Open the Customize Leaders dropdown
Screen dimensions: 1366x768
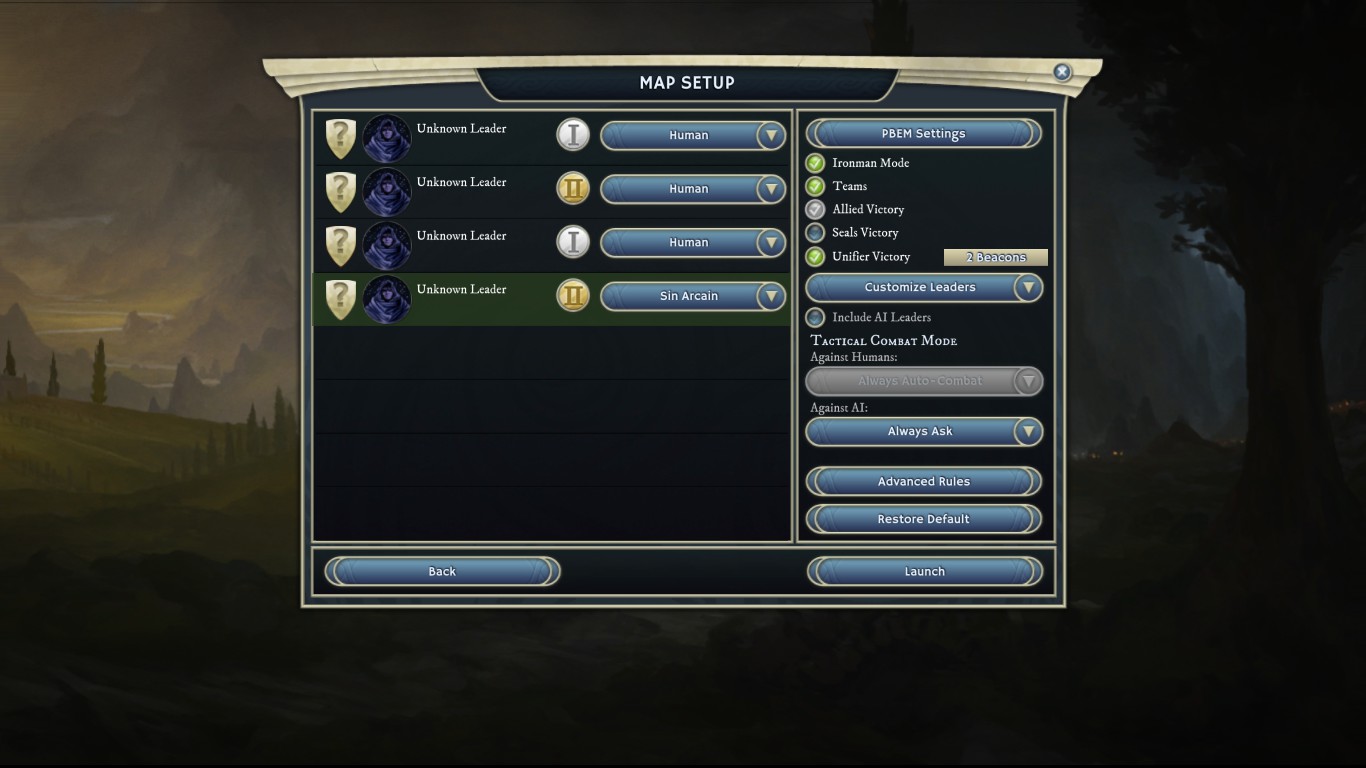tap(924, 288)
